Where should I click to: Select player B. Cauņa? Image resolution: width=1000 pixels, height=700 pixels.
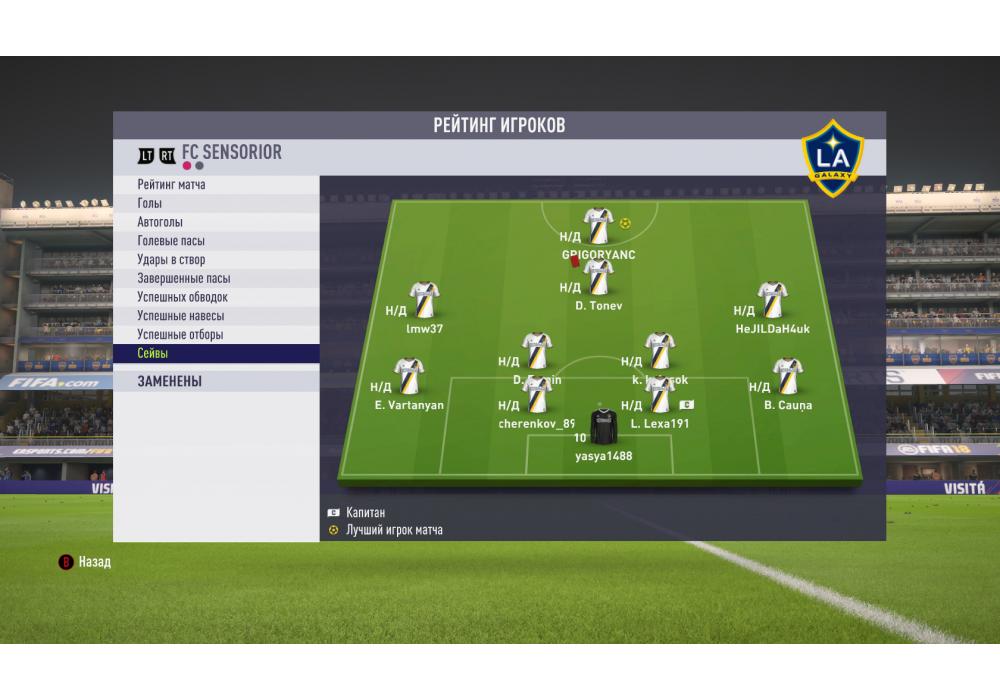point(788,378)
